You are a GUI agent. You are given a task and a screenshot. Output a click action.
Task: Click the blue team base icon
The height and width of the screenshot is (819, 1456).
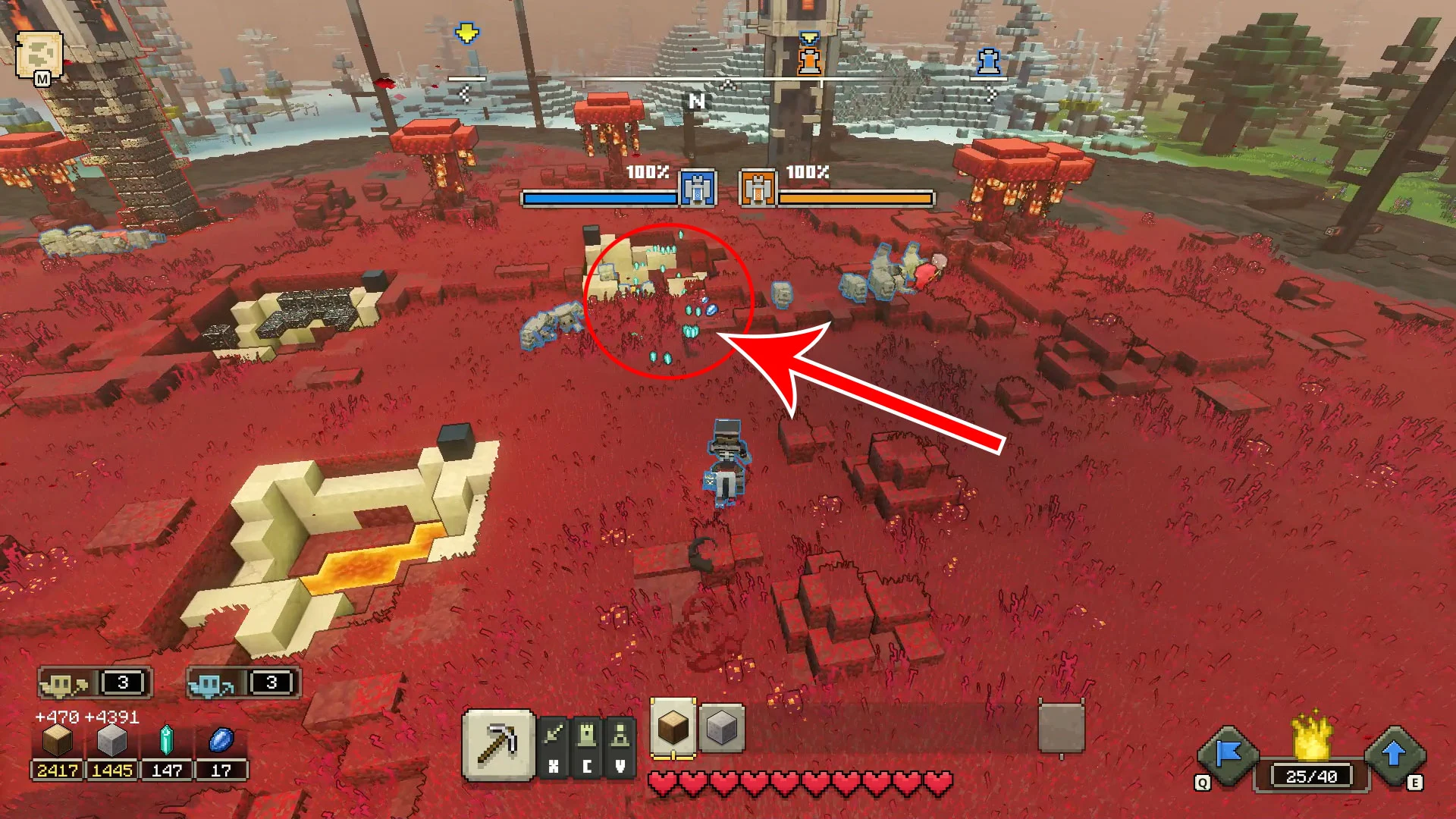(698, 187)
